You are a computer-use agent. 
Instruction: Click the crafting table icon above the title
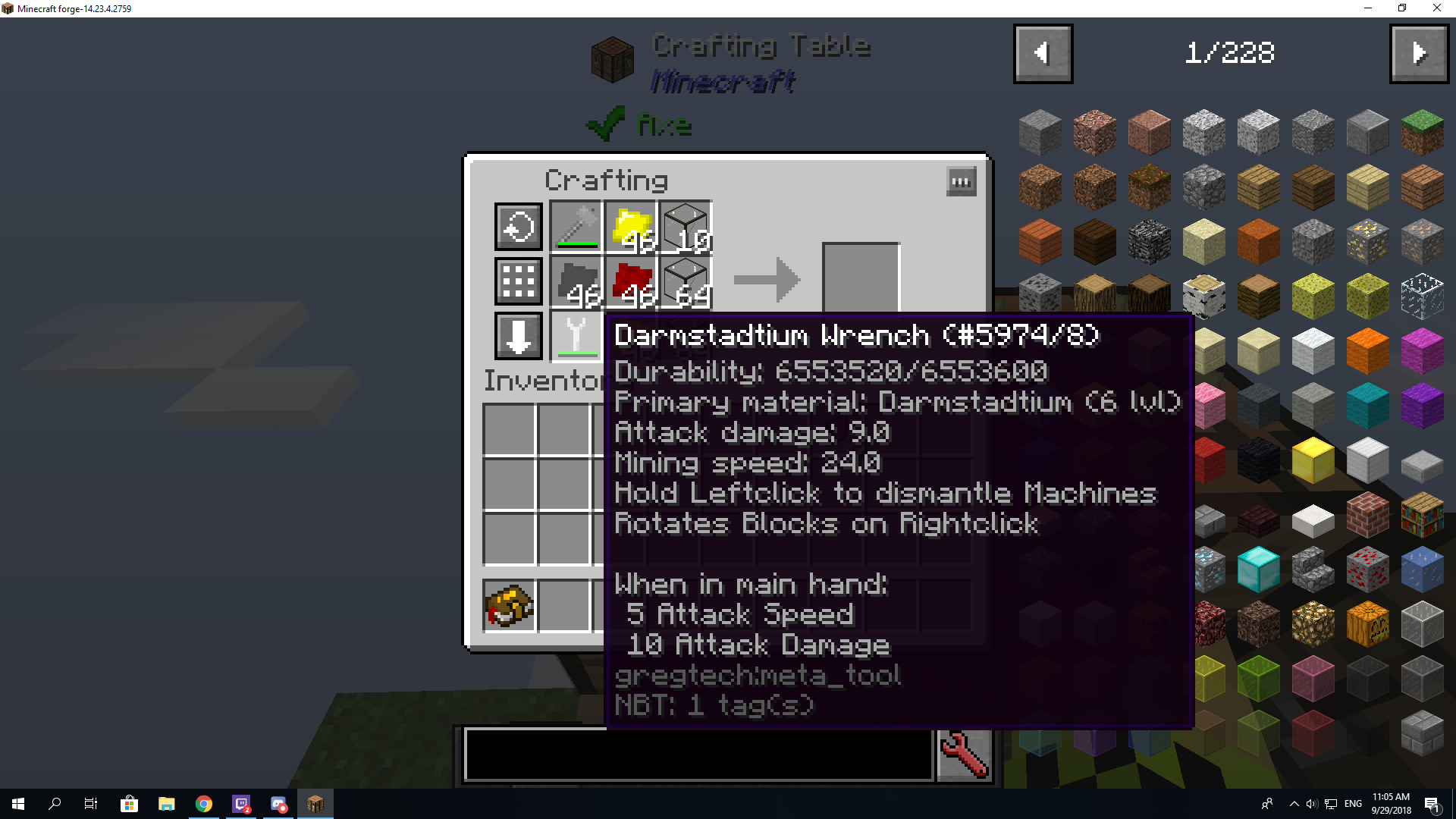coord(611,59)
